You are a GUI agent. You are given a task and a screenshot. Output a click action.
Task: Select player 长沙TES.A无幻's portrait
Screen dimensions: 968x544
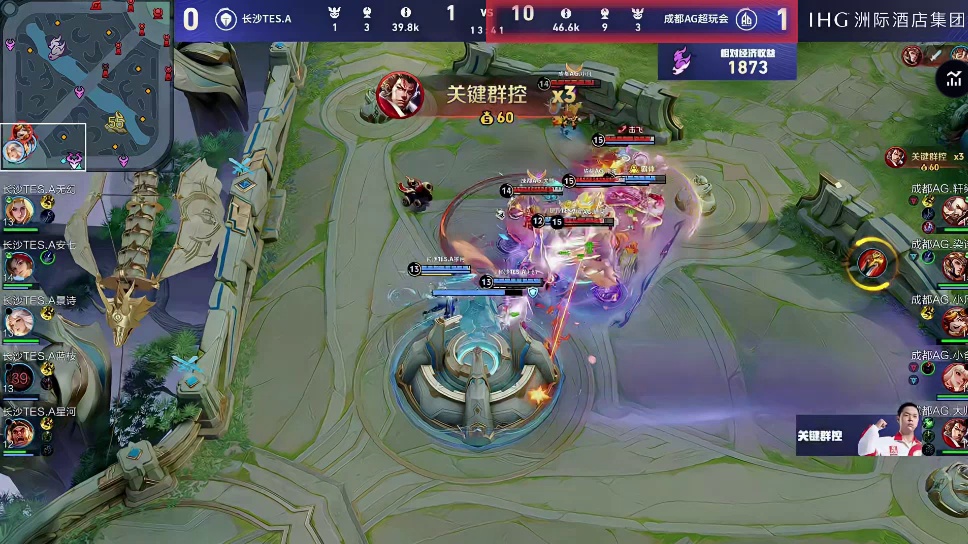point(20,210)
